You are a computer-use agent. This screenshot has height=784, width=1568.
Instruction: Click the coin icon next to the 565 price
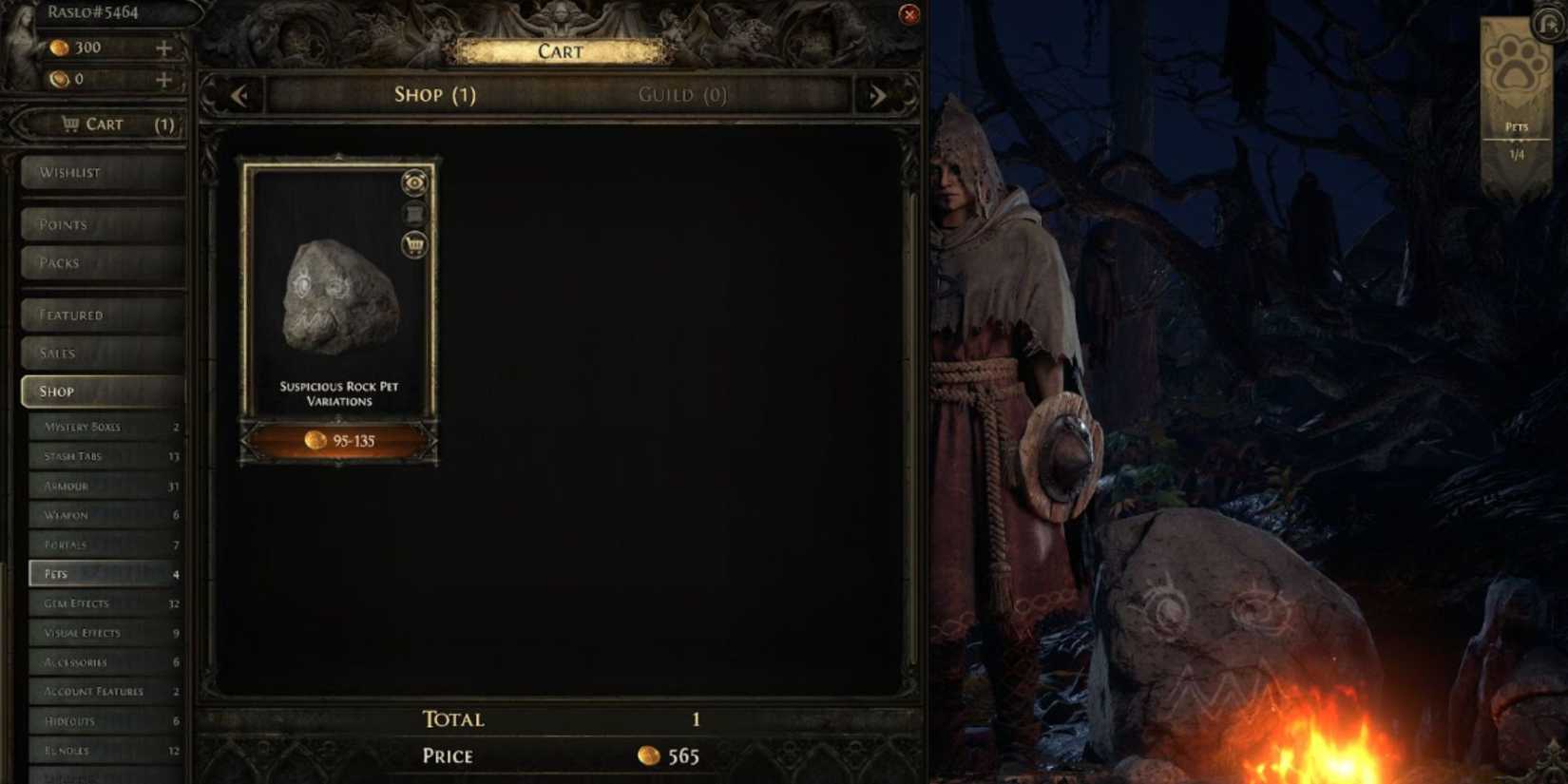[x=651, y=755]
